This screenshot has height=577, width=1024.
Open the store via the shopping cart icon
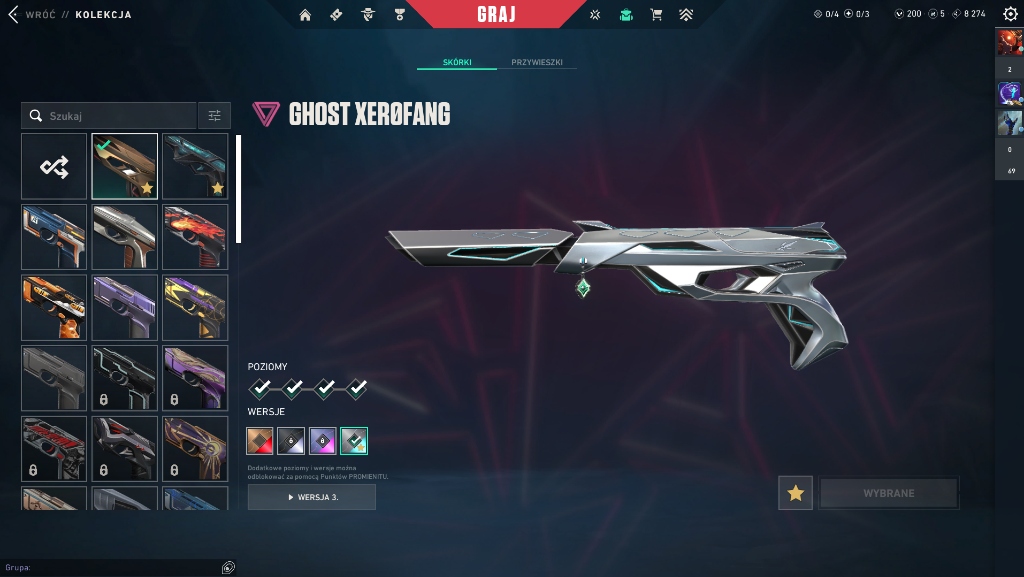click(656, 15)
